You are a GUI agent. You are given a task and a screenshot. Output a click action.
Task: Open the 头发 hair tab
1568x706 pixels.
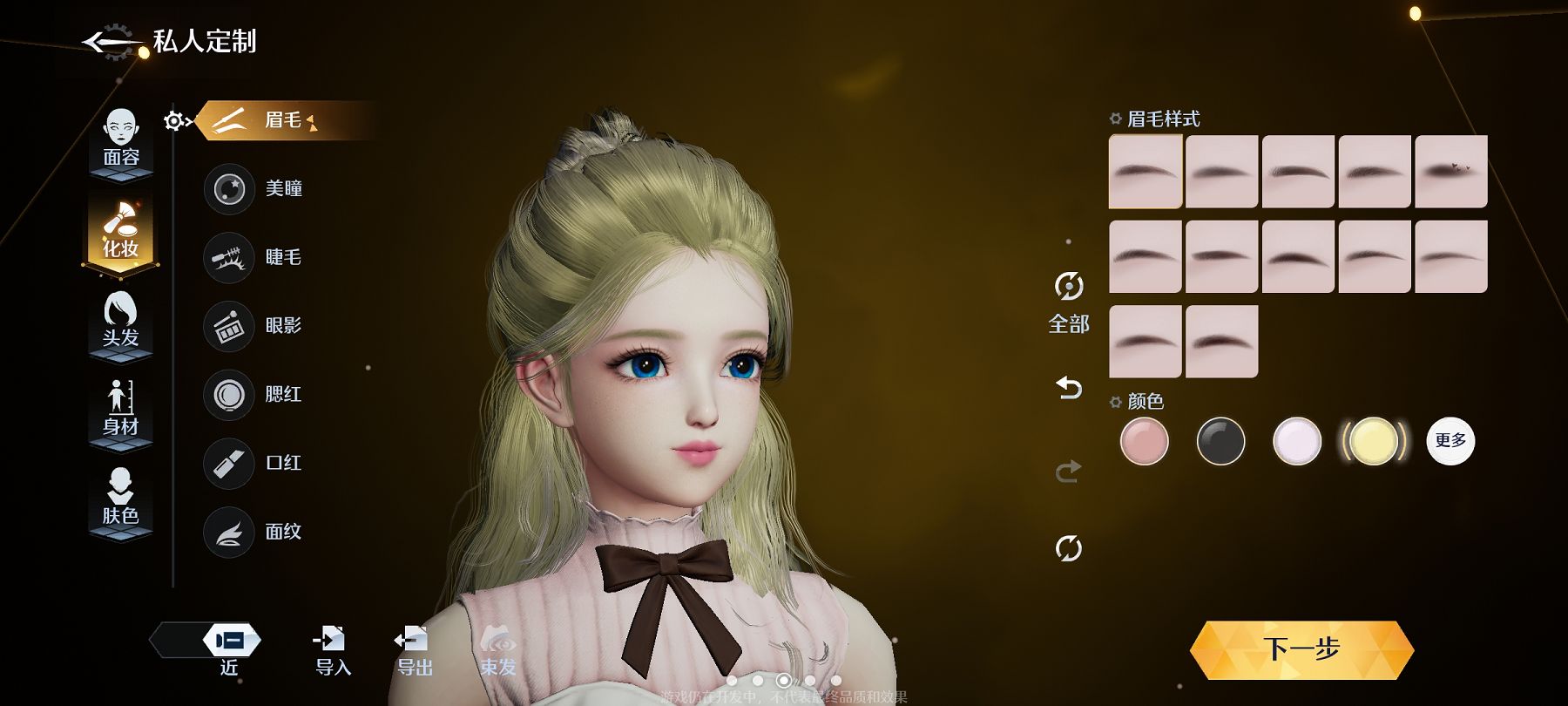point(121,320)
